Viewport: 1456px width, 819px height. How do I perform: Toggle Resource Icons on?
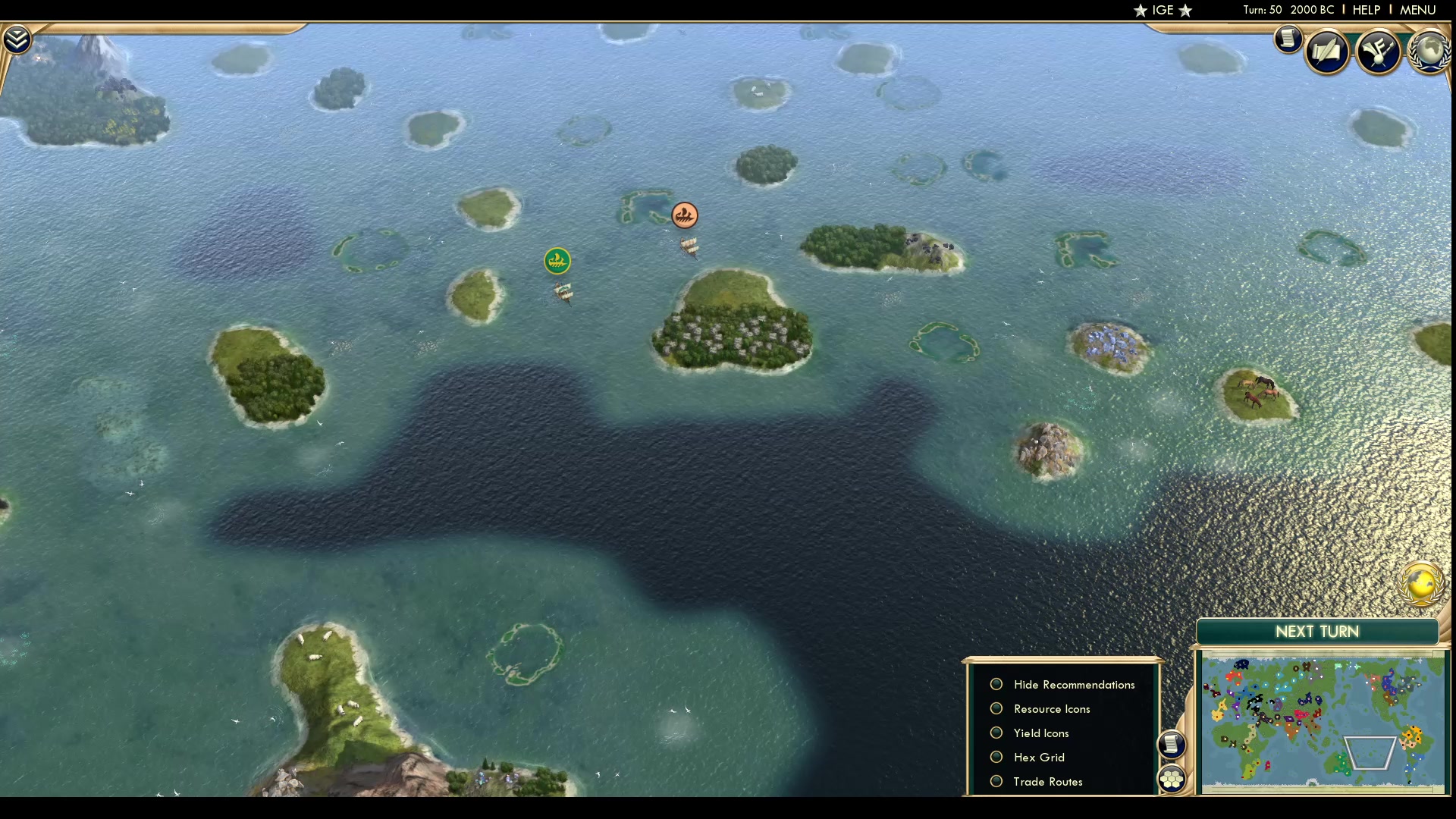(x=996, y=708)
